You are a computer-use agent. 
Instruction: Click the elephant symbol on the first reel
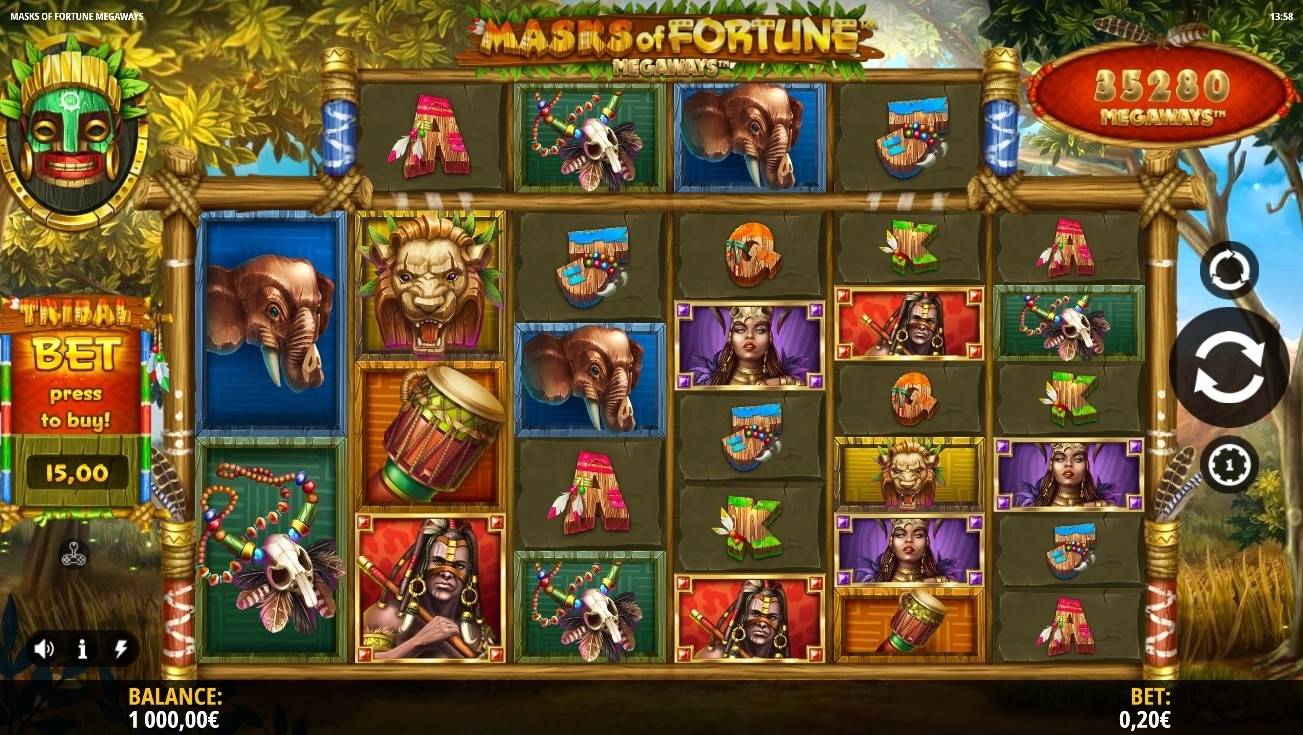(x=270, y=322)
